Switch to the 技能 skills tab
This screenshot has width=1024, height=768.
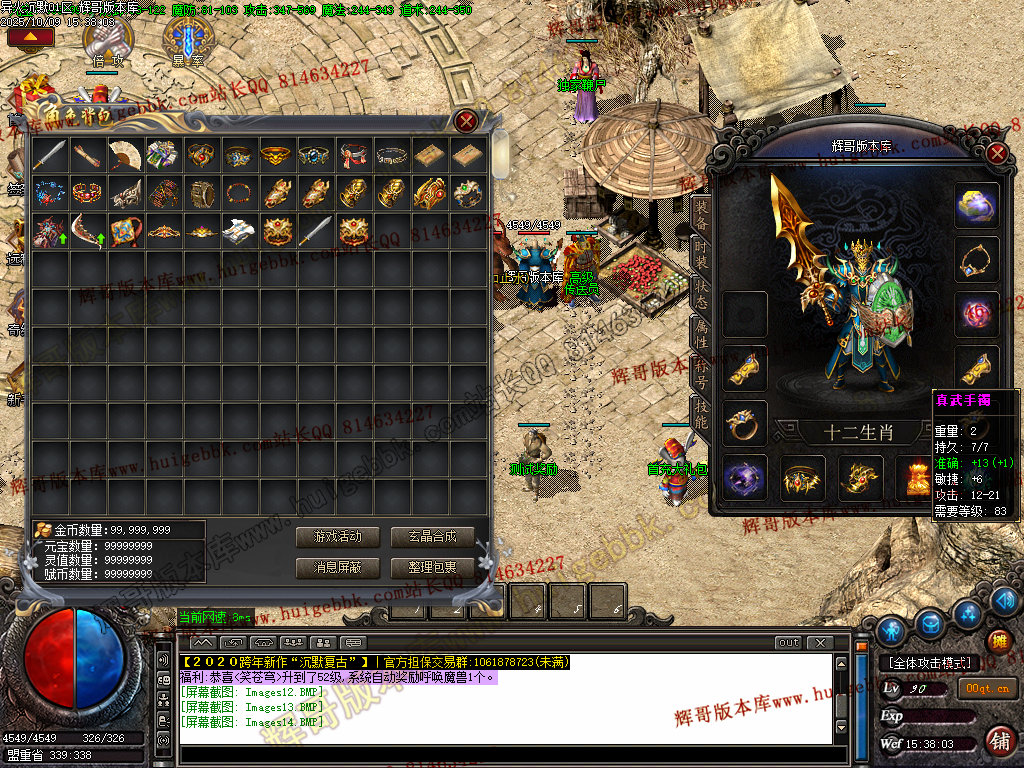point(701,412)
